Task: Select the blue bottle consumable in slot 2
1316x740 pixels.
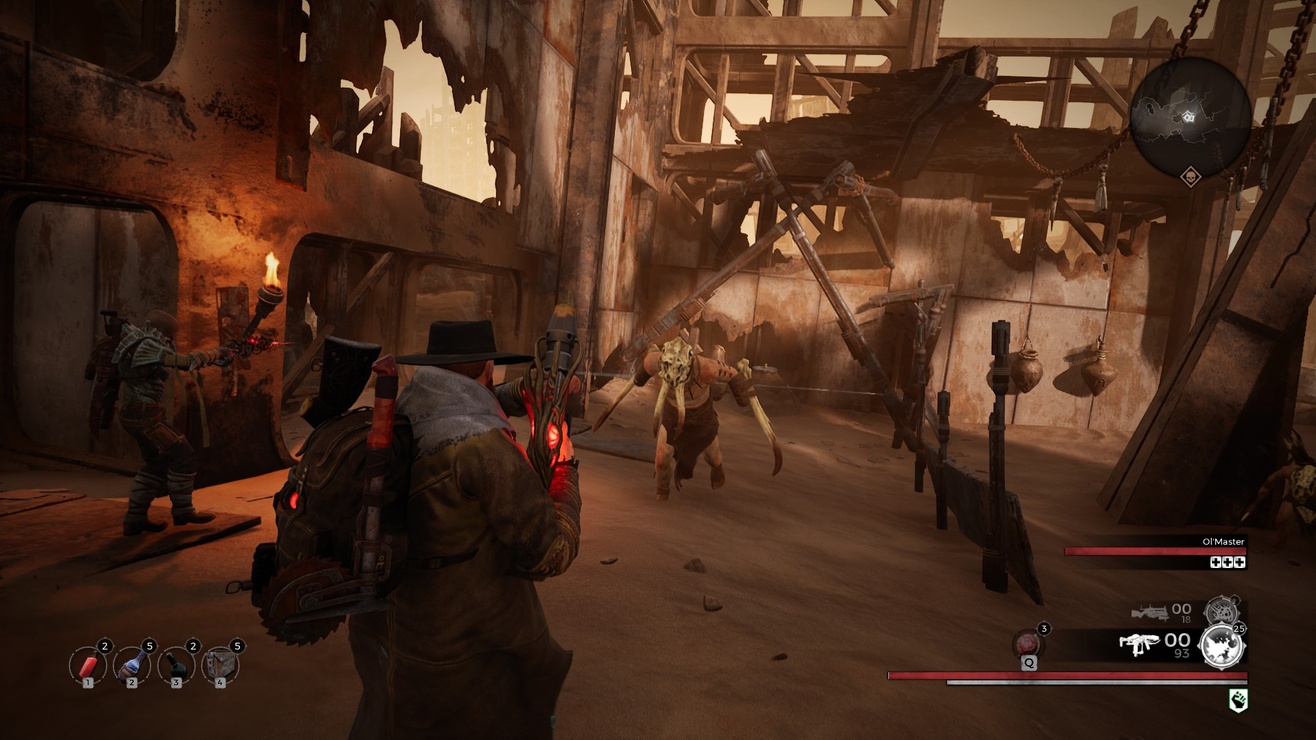Action: pos(132,664)
